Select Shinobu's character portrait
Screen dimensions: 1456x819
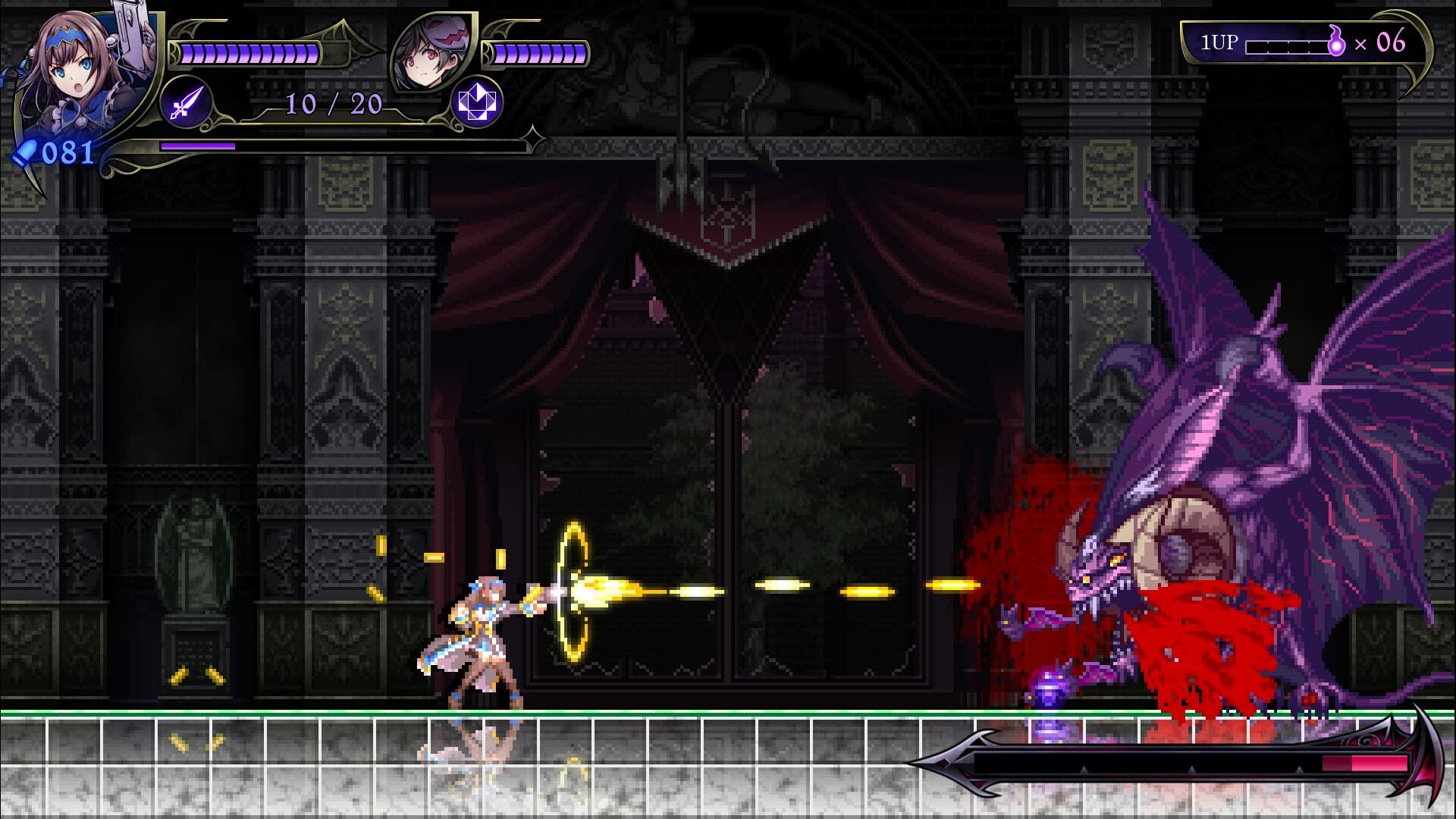point(76,76)
